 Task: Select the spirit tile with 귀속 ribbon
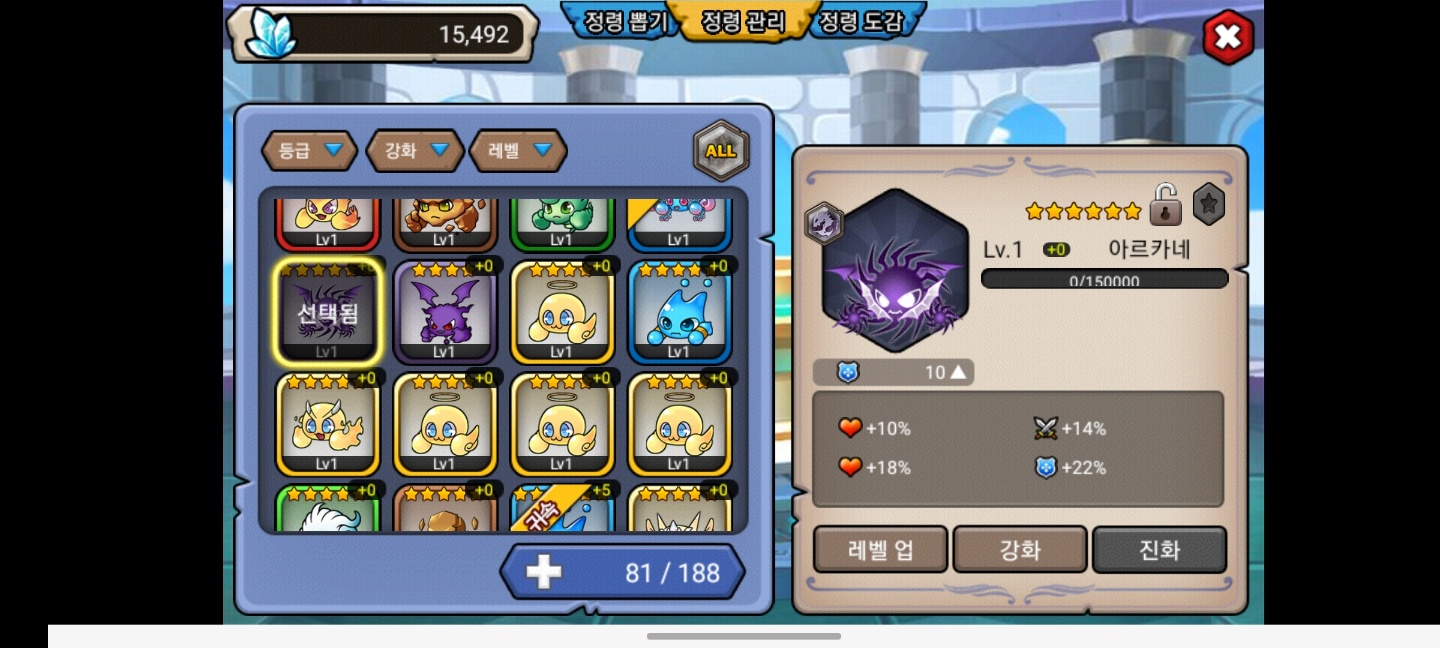tap(561, 509)
